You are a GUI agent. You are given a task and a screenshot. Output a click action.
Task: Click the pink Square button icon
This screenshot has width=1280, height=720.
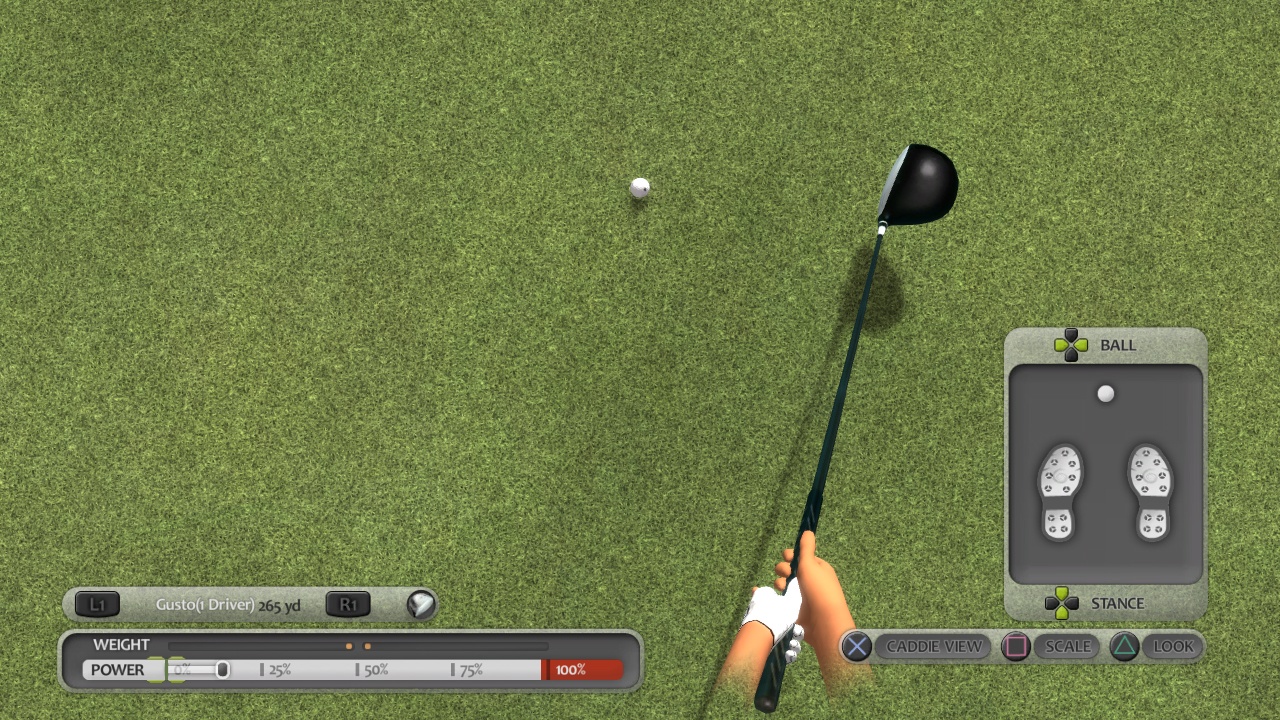click(1016, 647)
